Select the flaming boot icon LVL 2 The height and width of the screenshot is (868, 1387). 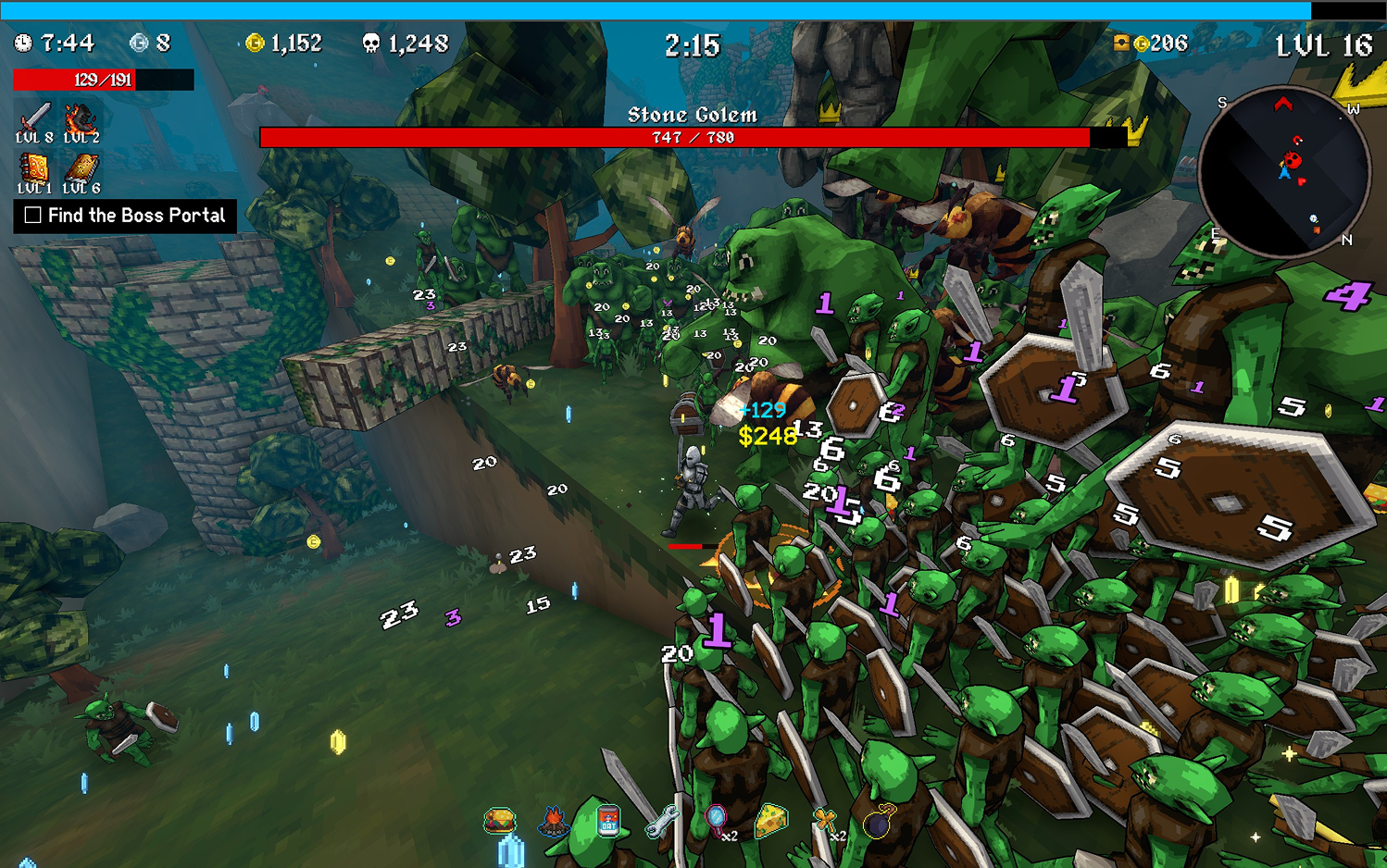[x=81, y=118]
